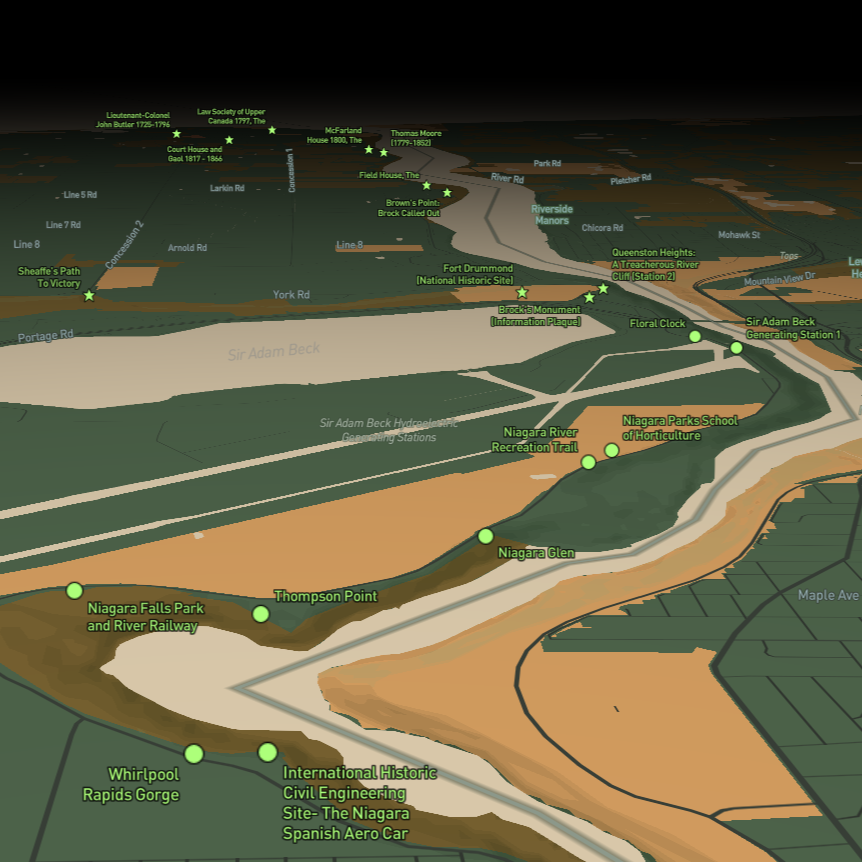Image resolution: width=862 pixels, height=862 pixels.
Task: Click the Floral Clock marker
Action: coord(695,336)
